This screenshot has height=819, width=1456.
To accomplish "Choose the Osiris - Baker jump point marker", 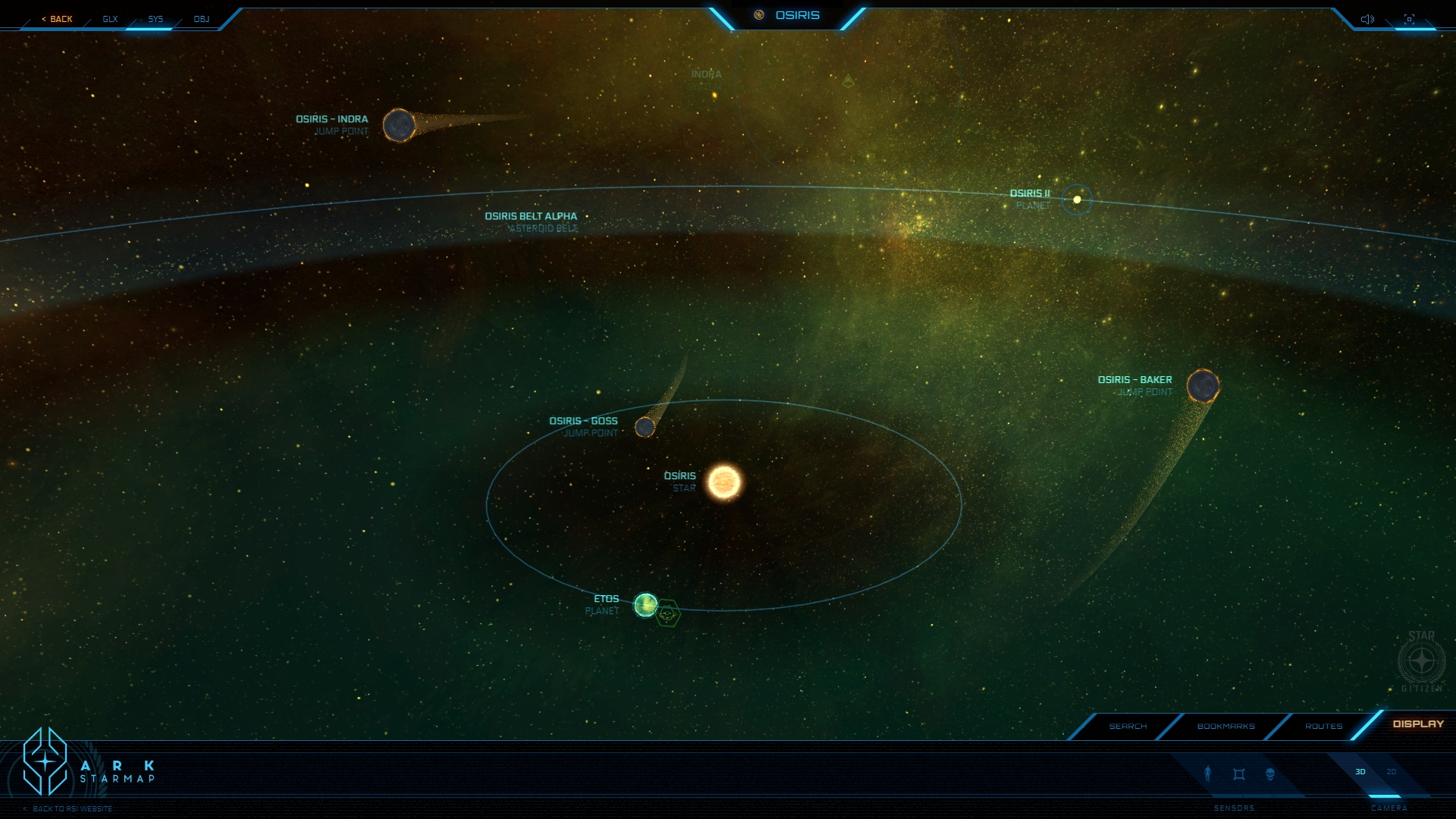I will [1203, 386].
